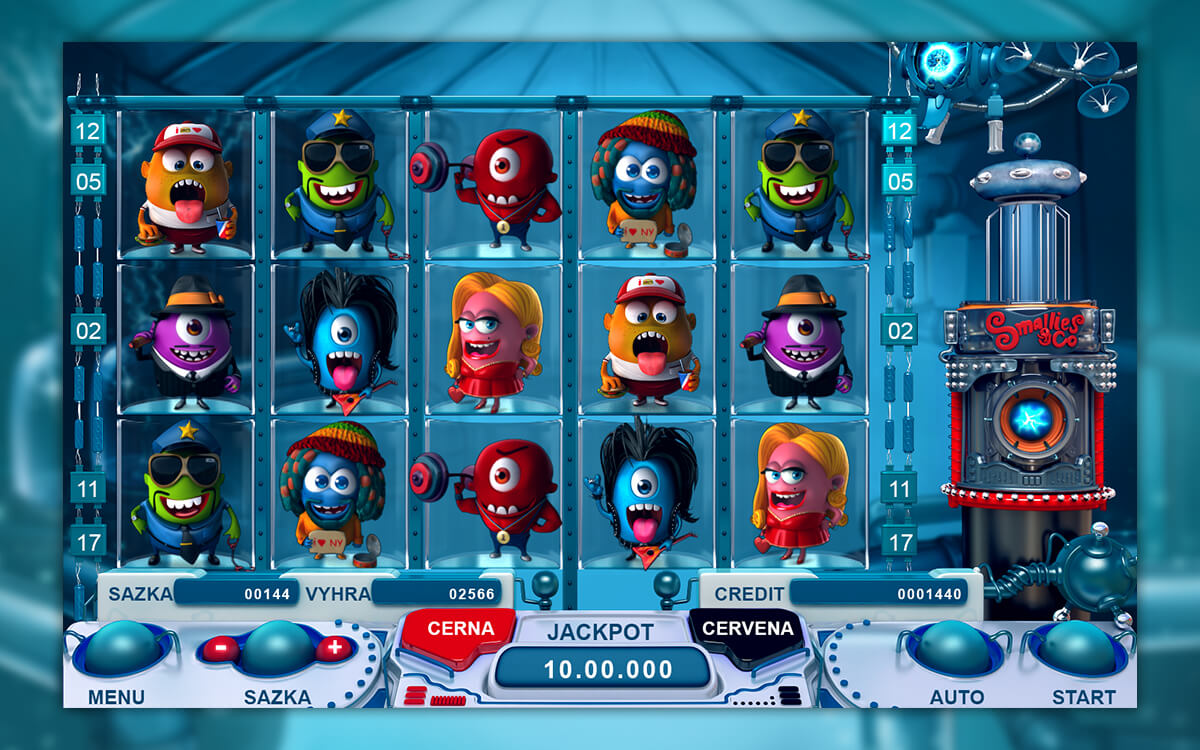This screenshot has width=1200, height=750.
Task: Choose the black CERVENA gamble button
Action: point(747,630)
